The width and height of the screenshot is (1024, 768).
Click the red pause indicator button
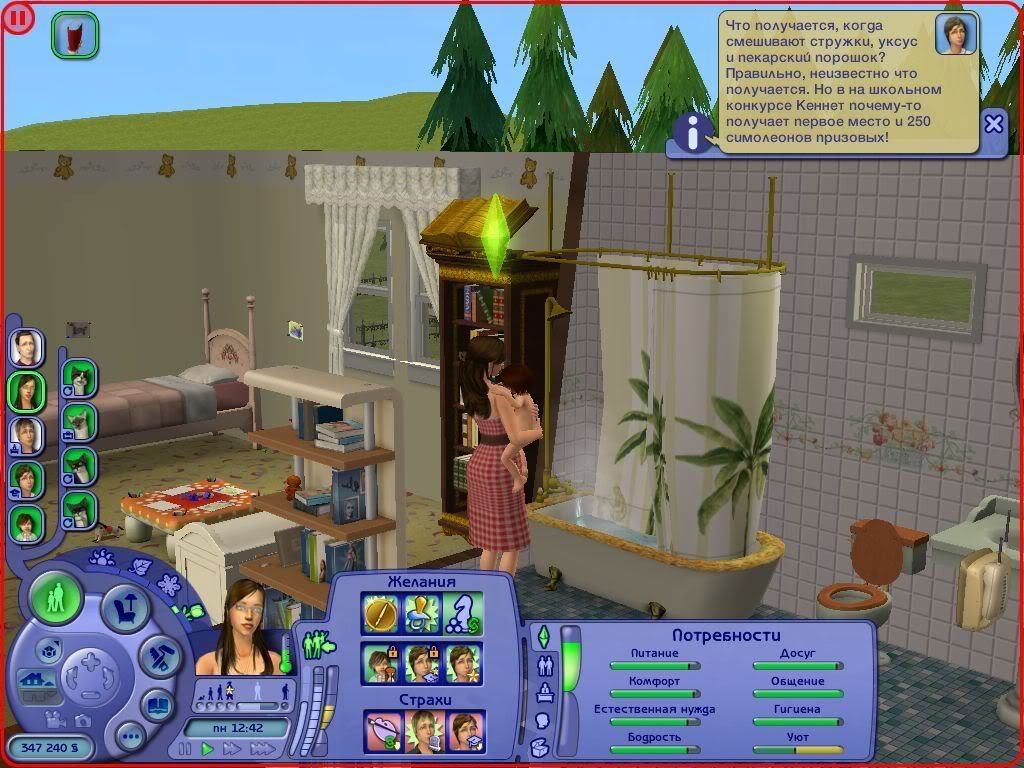[20, 19]
